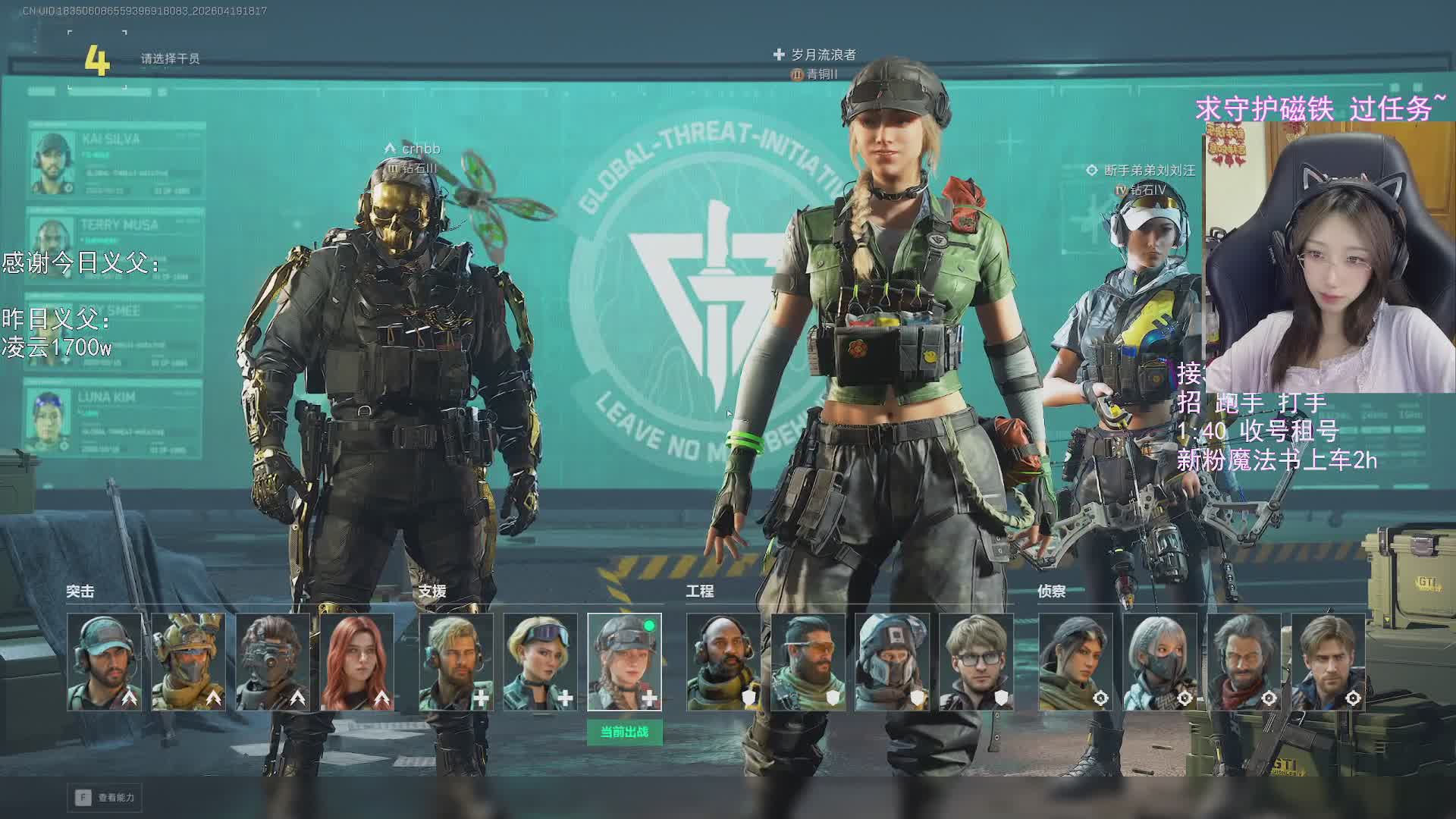Choose the blond bearded support operator
The width and height of the screenshot is (1456, 819).
click(x=457, y=661)
